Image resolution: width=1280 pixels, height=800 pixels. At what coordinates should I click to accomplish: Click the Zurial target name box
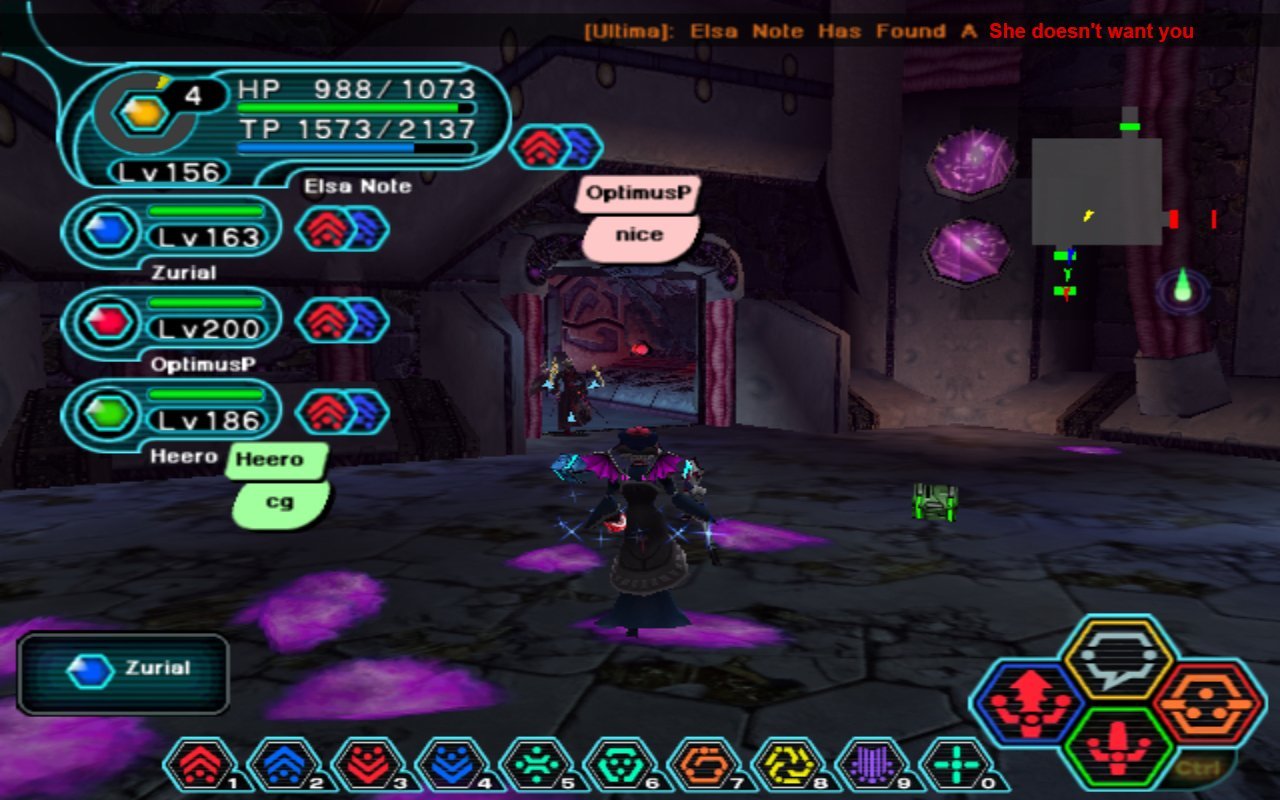(123, 673)
